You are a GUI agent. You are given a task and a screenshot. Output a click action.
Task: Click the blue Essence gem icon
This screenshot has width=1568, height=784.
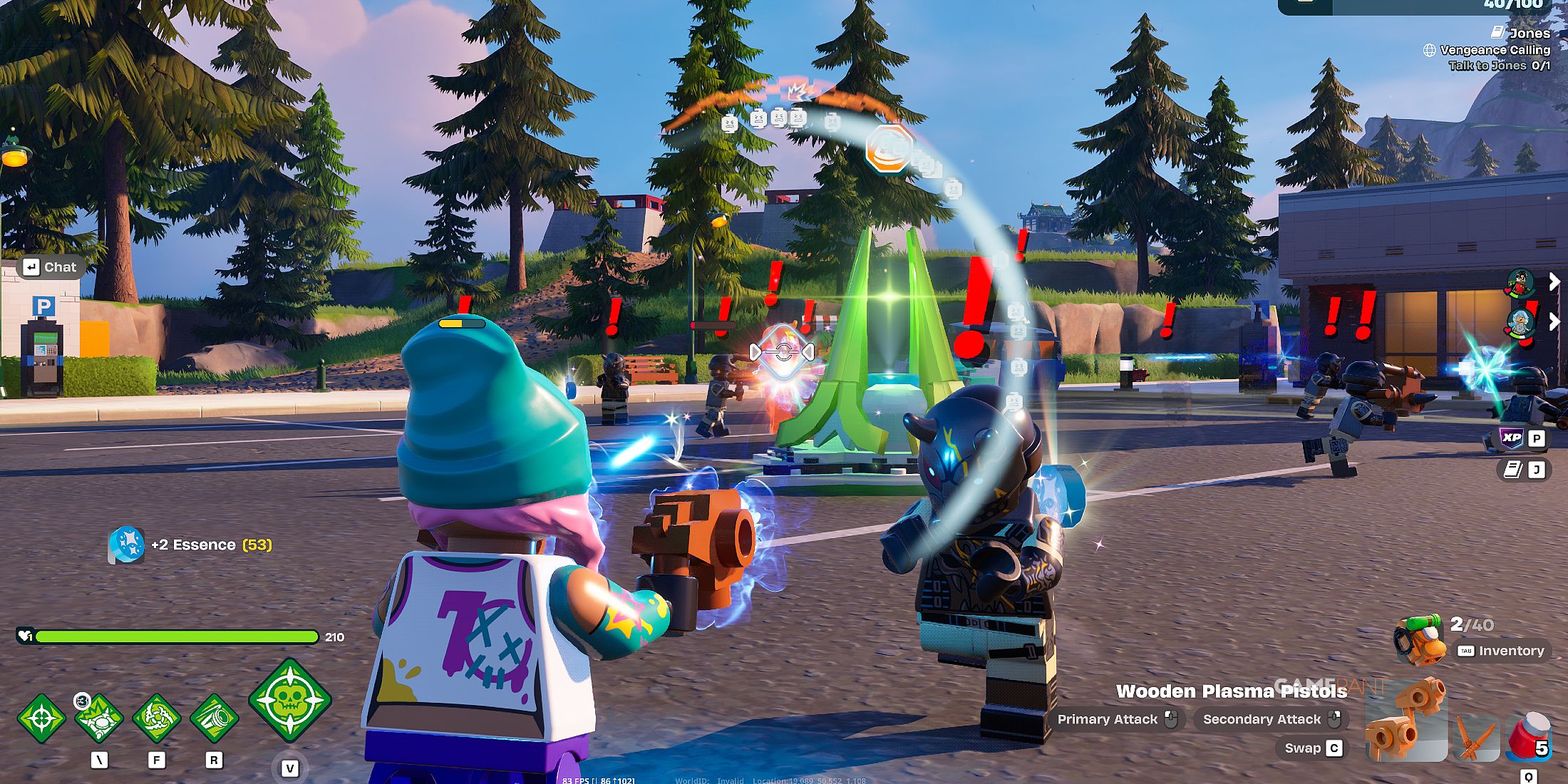[125, 545]
